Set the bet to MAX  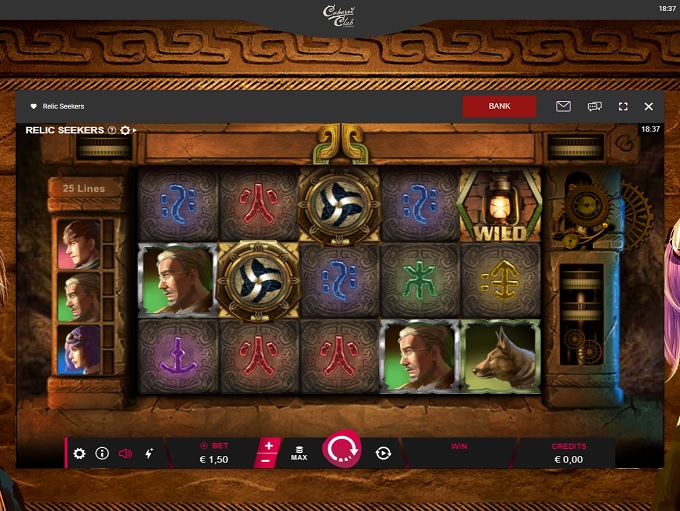click(x=299, y=453)
